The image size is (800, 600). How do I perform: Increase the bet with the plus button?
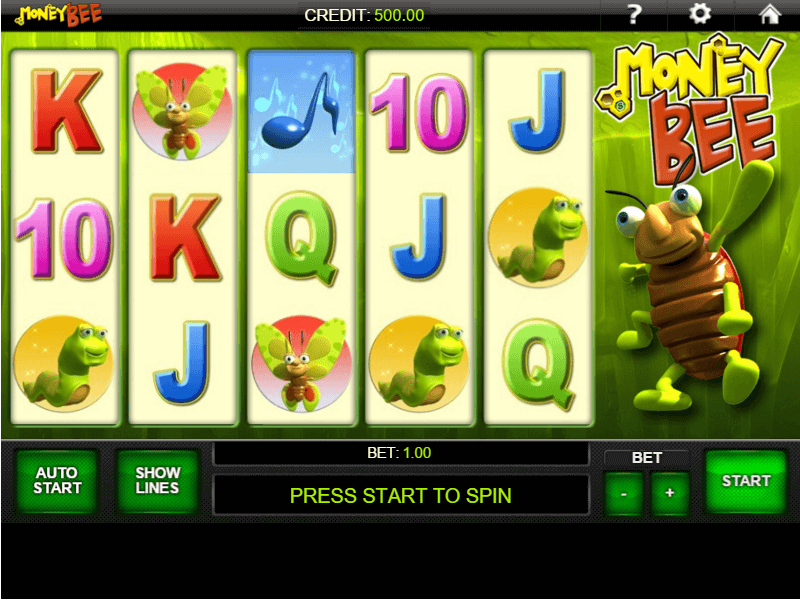point(670,493)
